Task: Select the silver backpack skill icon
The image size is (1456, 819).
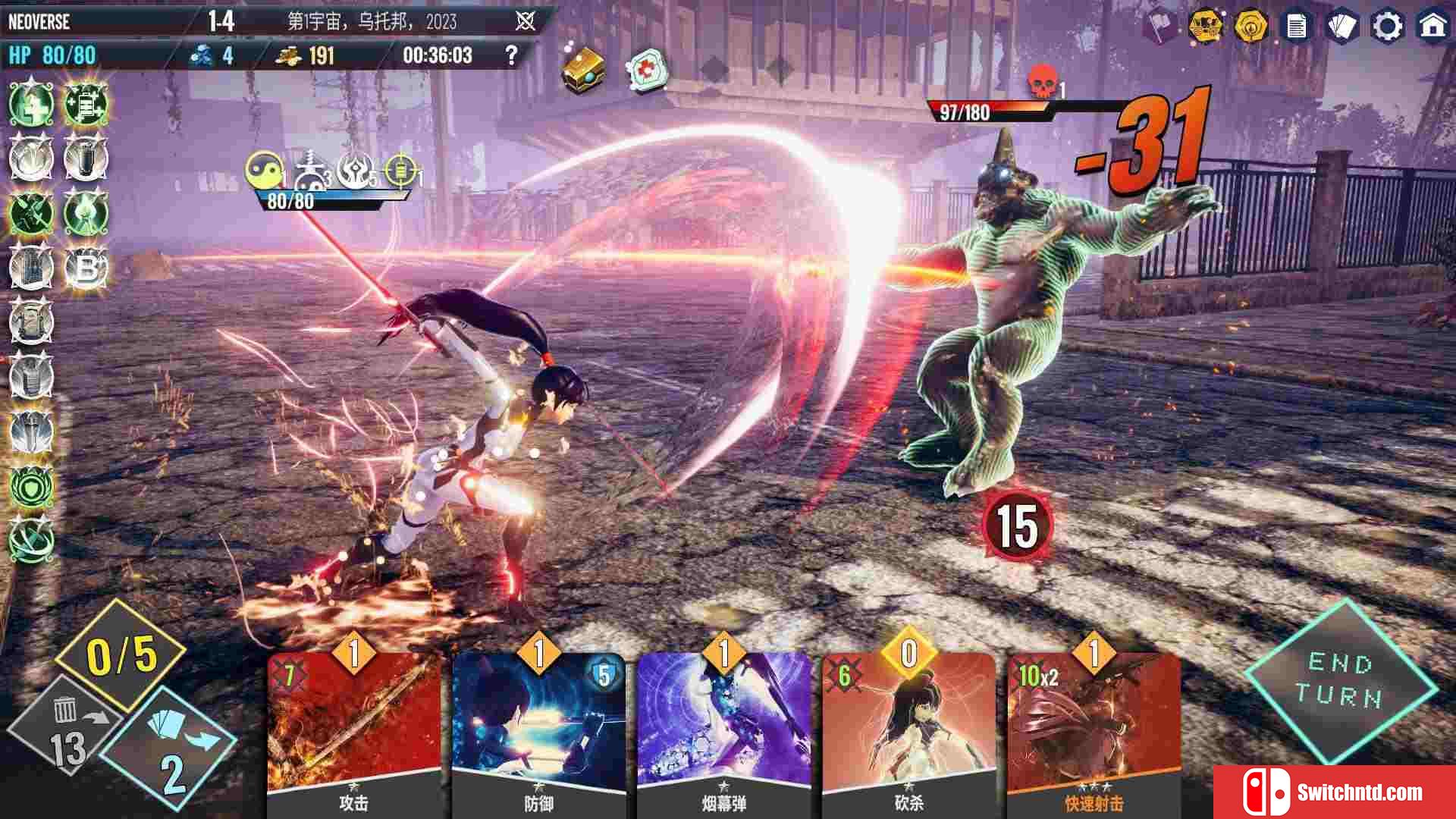Action: (31, 322)
